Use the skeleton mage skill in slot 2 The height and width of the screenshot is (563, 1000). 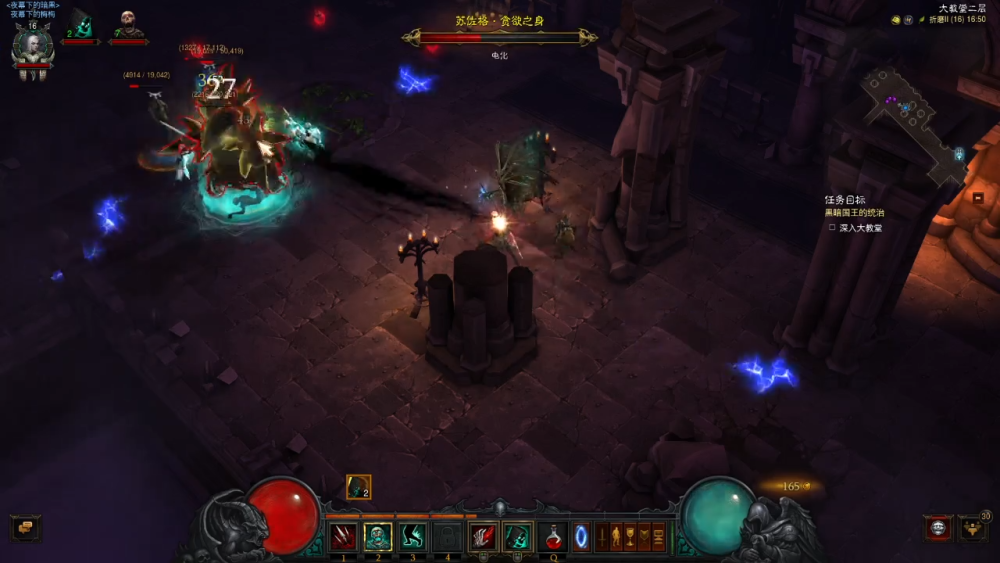[378, 537]
